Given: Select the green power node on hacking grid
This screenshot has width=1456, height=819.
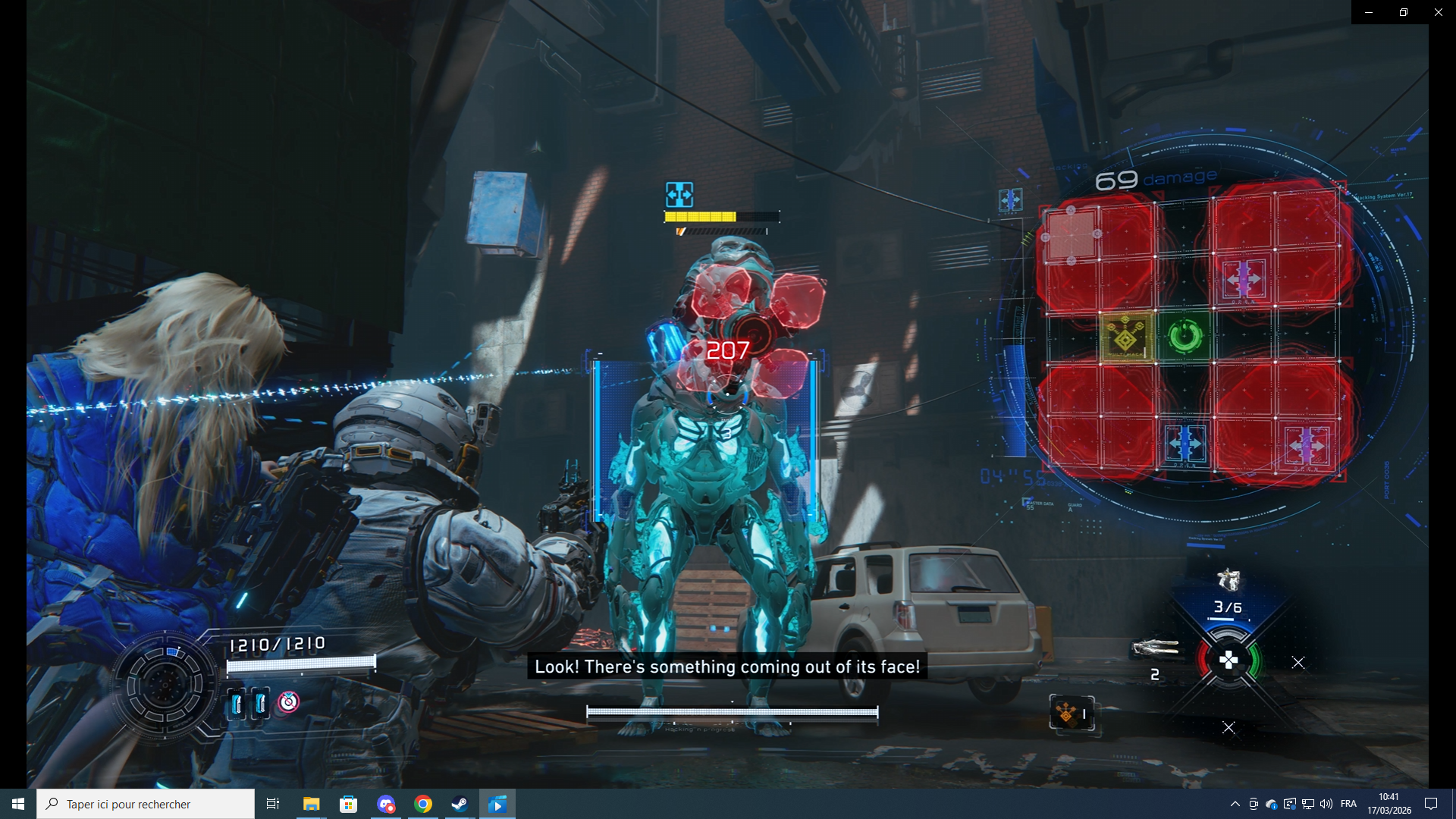Looking at the screenshot, I should [x=1185, y=336].
